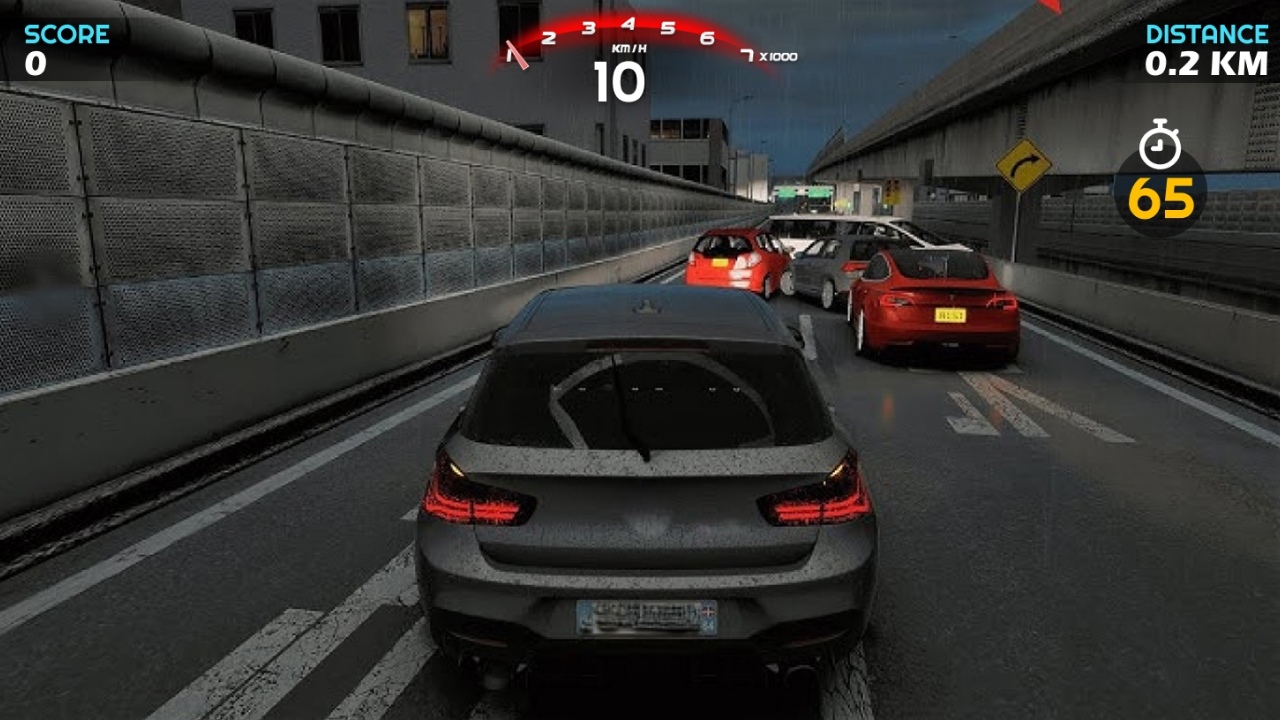1280x720 pixels.
Task: Click the red speedometer needle
Action: pyautogui.click(x=519, y=55)
